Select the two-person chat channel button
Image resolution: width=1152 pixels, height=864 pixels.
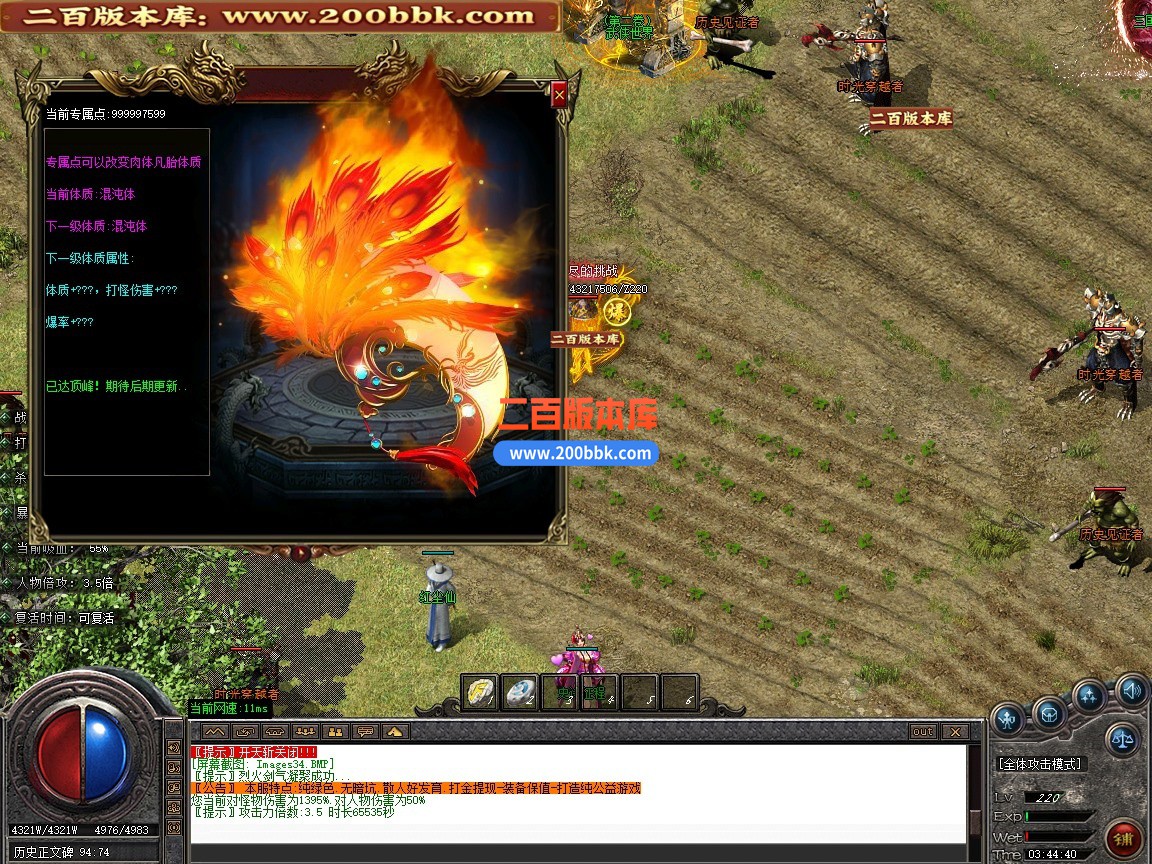[x=336, y=732]
